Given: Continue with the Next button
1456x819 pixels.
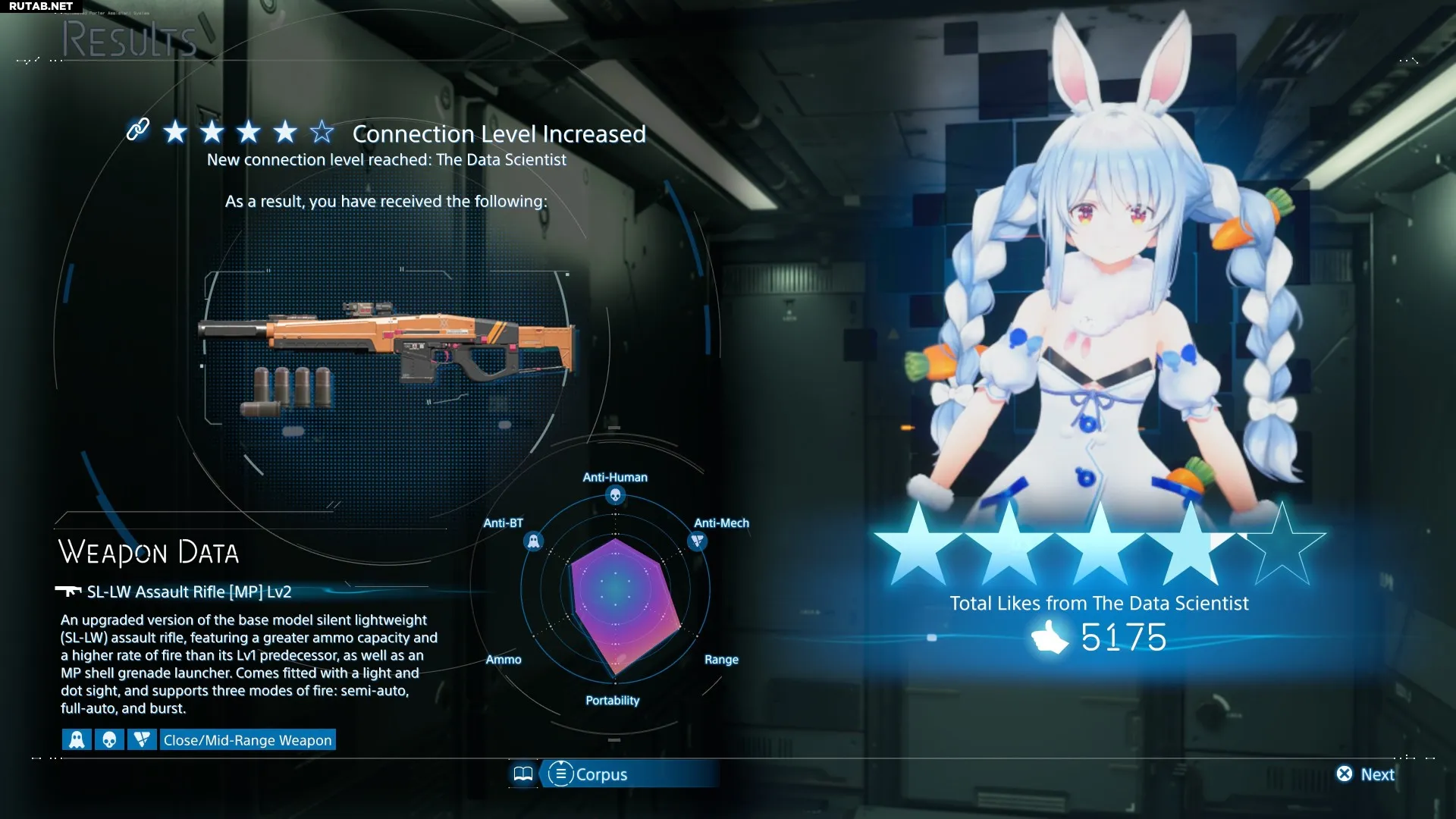Looking at the screenshot, I should [1367, 774].
